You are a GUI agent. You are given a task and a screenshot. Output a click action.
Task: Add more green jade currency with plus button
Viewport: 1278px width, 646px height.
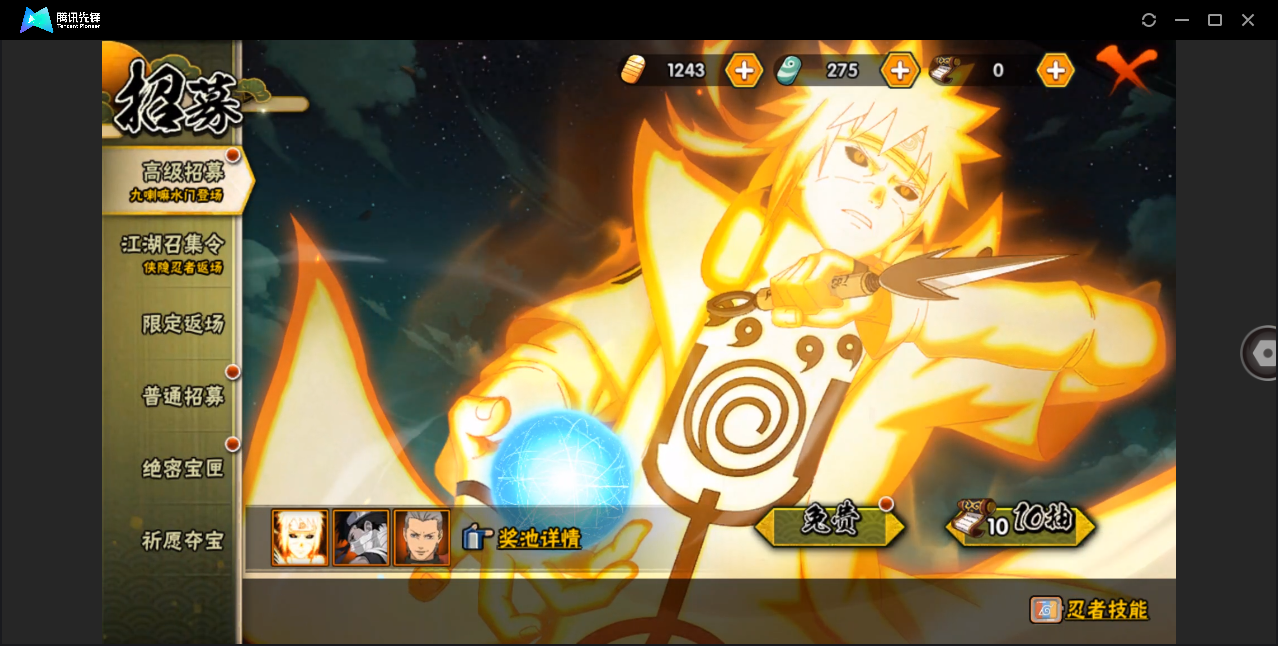click(899, 70)
